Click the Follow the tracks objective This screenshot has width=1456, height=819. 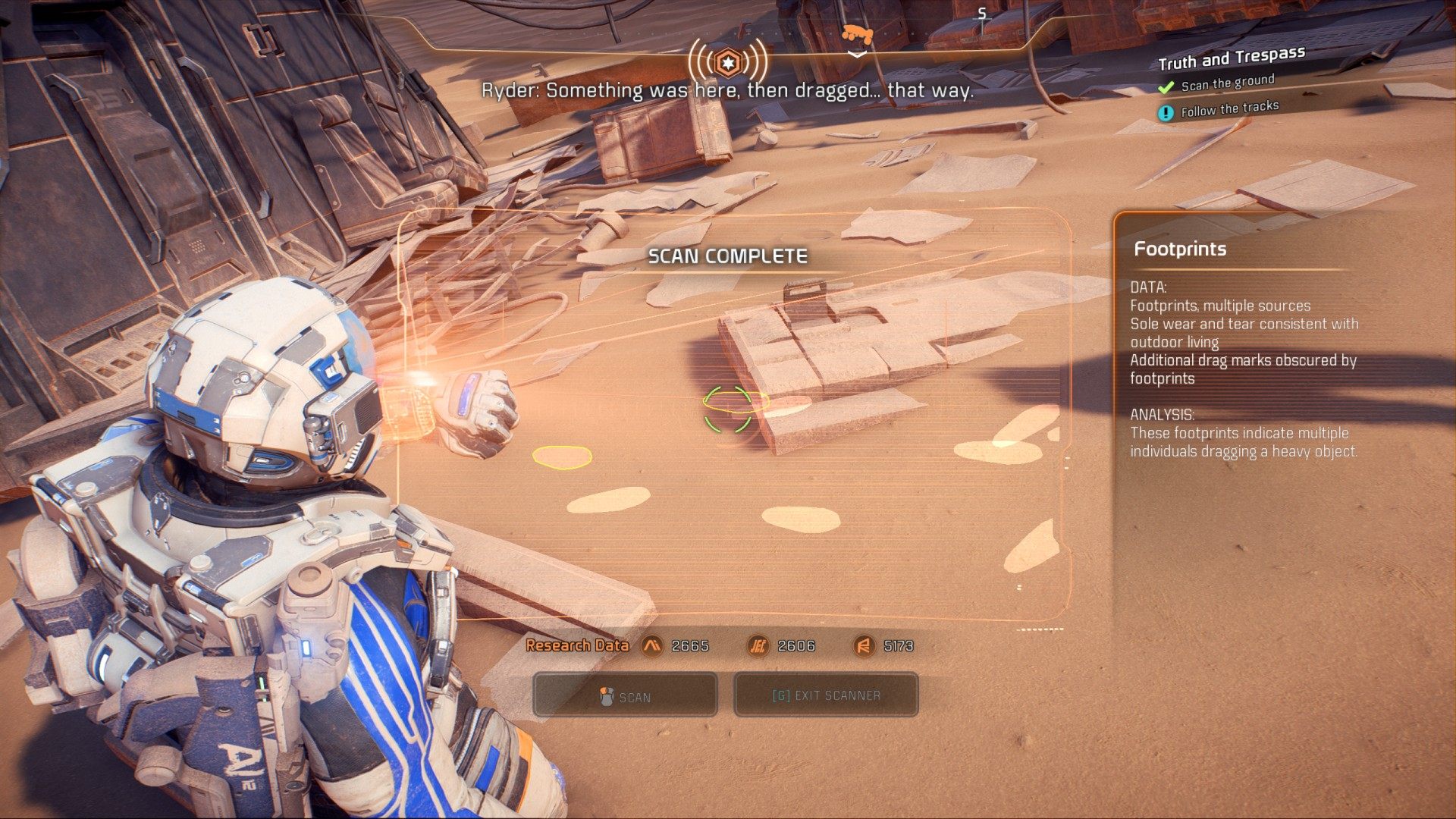click(1228, 109)
